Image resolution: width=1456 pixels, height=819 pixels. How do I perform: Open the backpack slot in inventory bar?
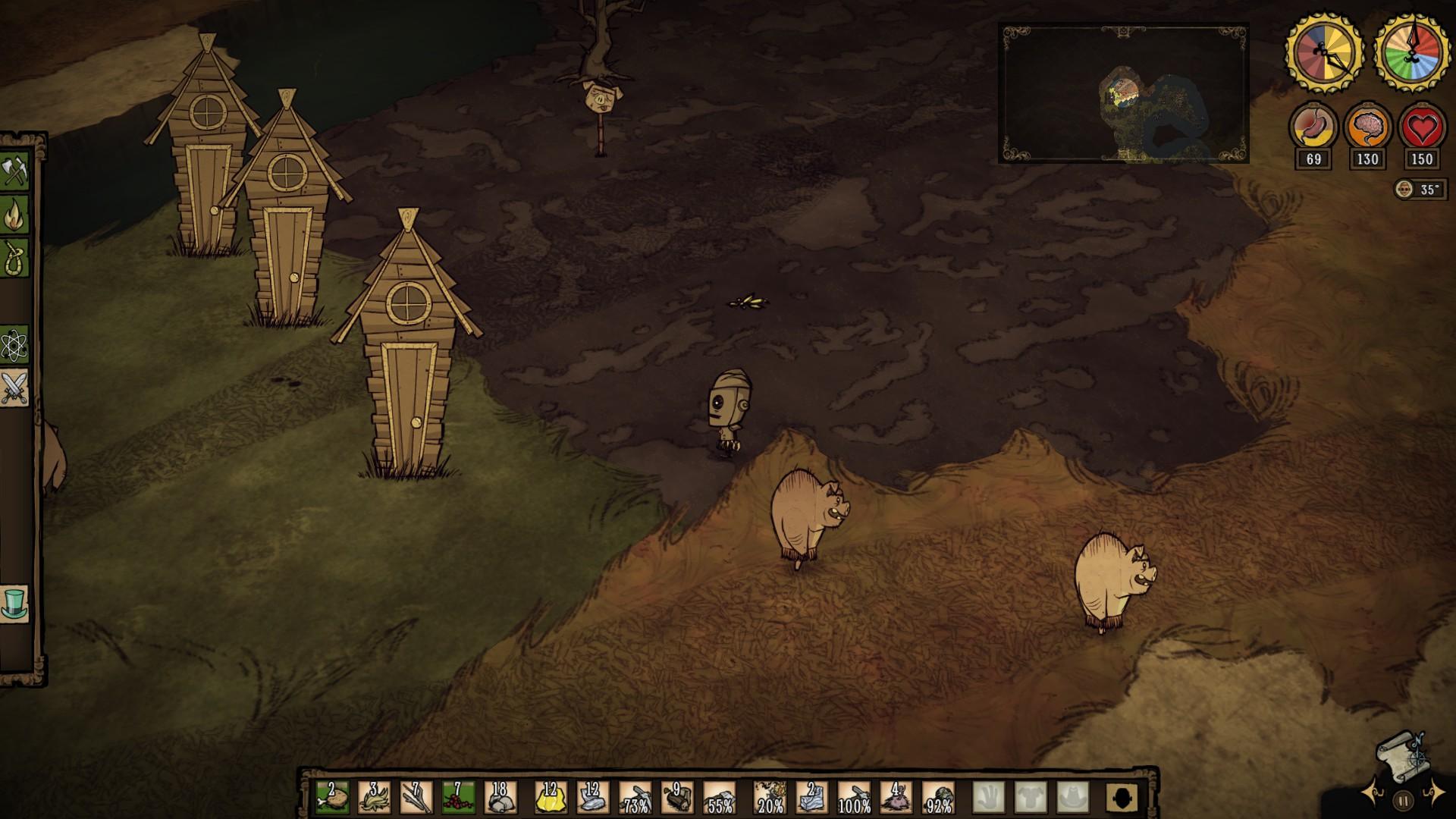pyautogui.click(x=1122, y=798)
